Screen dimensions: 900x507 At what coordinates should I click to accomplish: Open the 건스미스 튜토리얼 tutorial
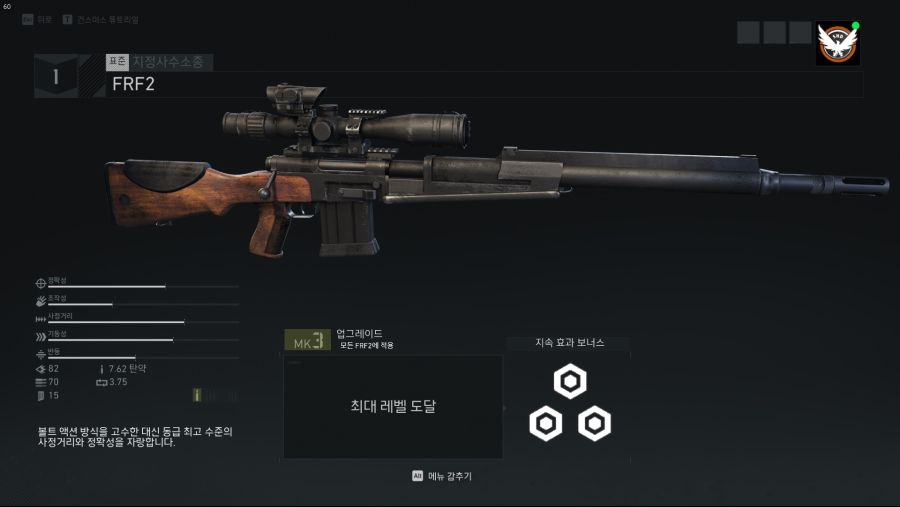pos(98,20)
